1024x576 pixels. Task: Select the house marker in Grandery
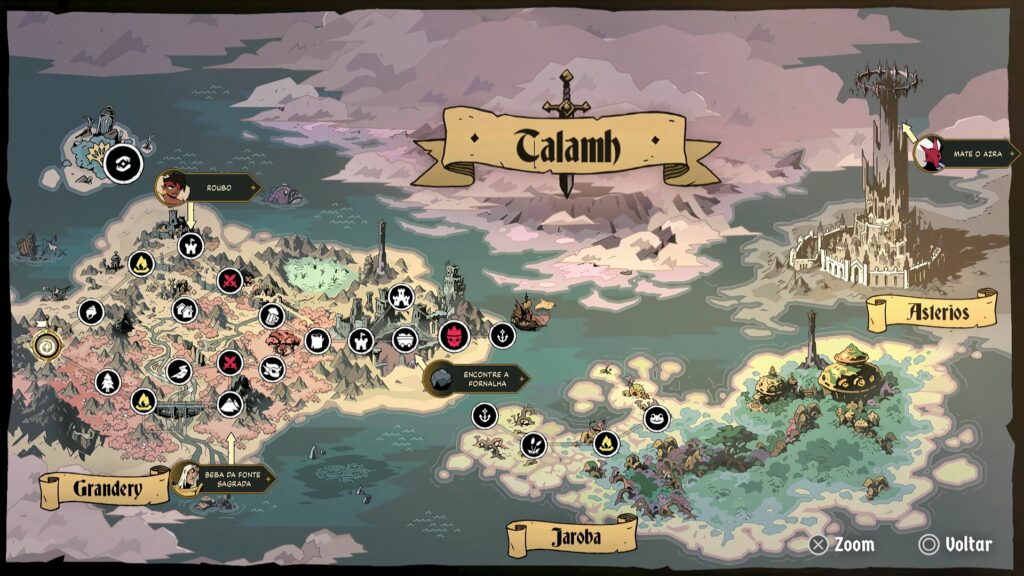click(x=184, y=310)
